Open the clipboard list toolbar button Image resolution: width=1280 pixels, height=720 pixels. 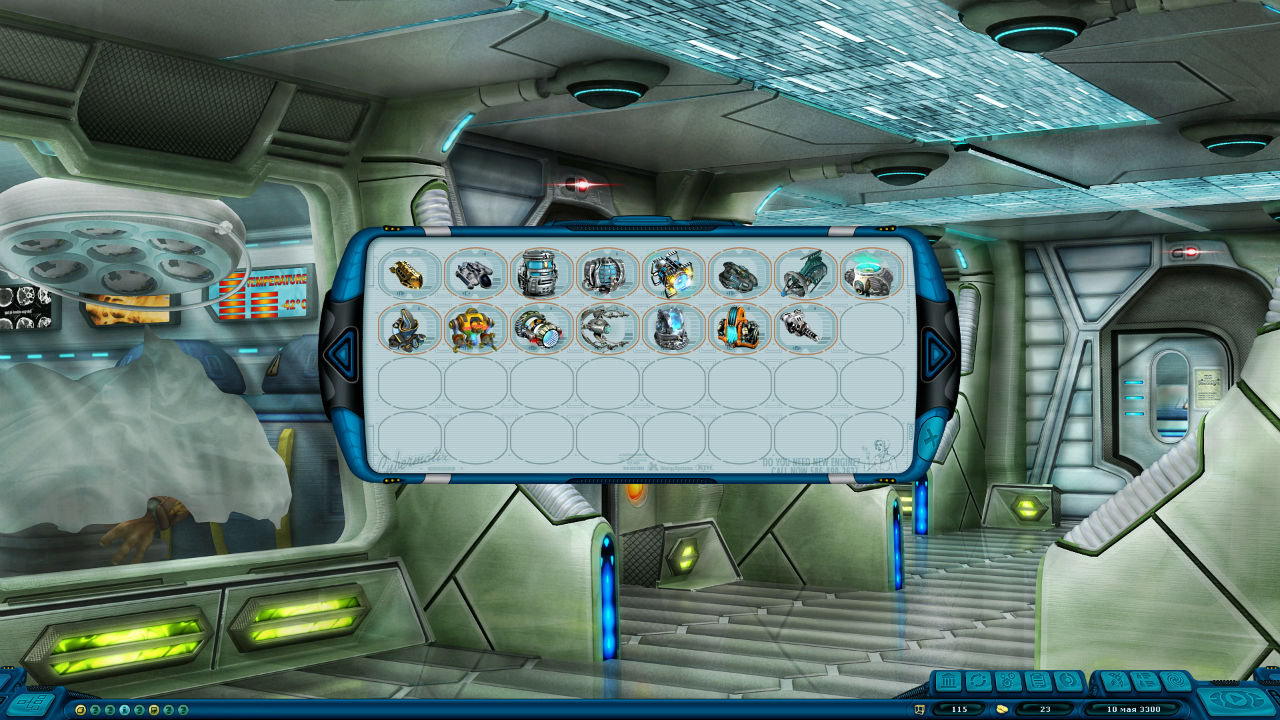pos(1037,682)
